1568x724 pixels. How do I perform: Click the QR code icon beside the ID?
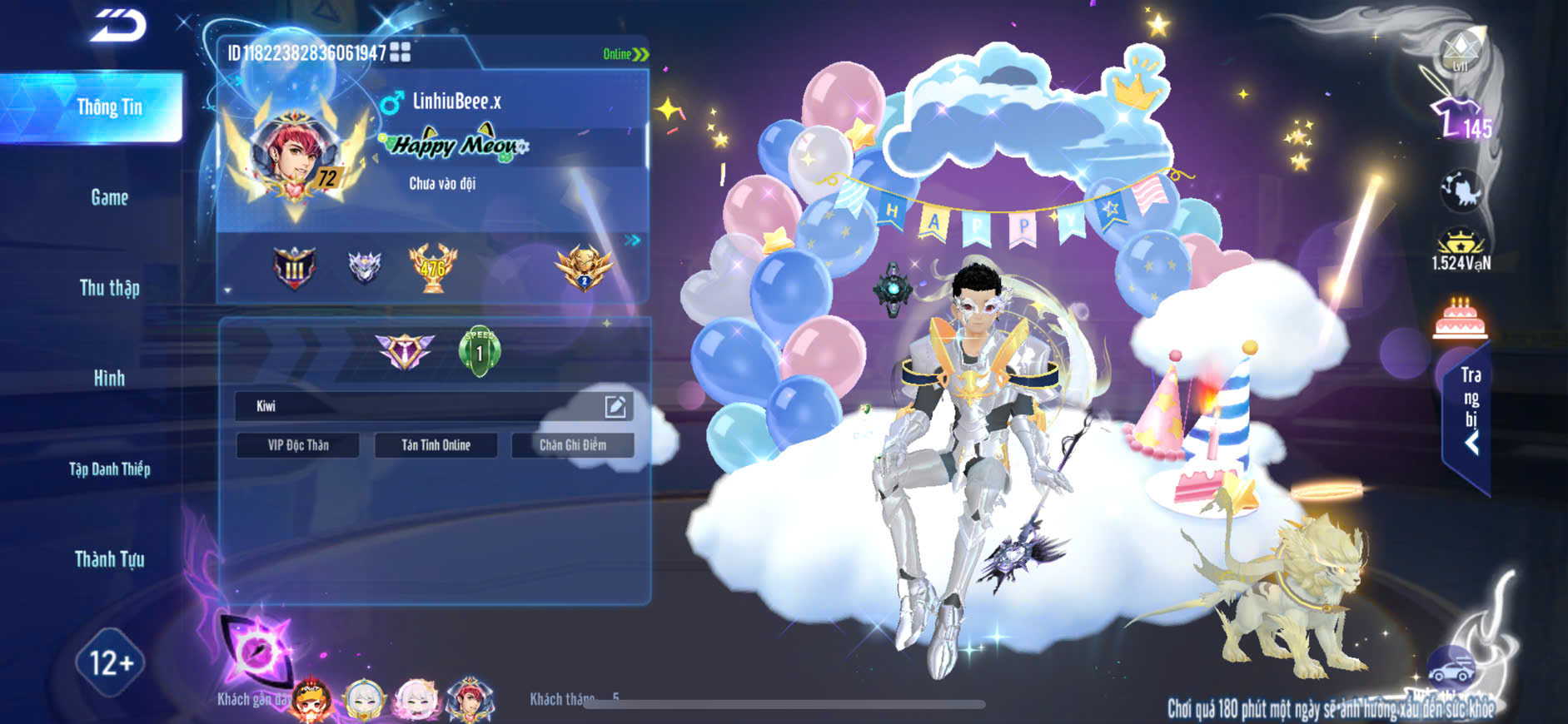[400, 52]
